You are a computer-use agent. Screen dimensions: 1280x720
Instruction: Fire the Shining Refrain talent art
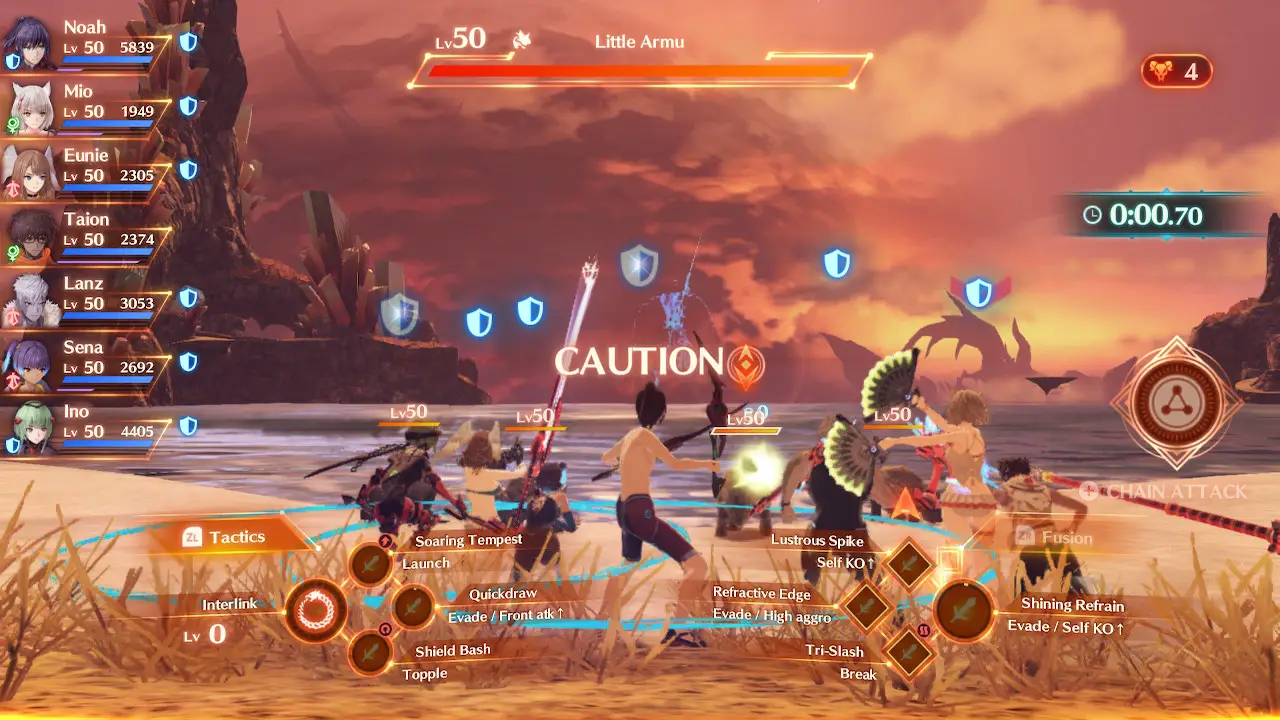point(964,611)
